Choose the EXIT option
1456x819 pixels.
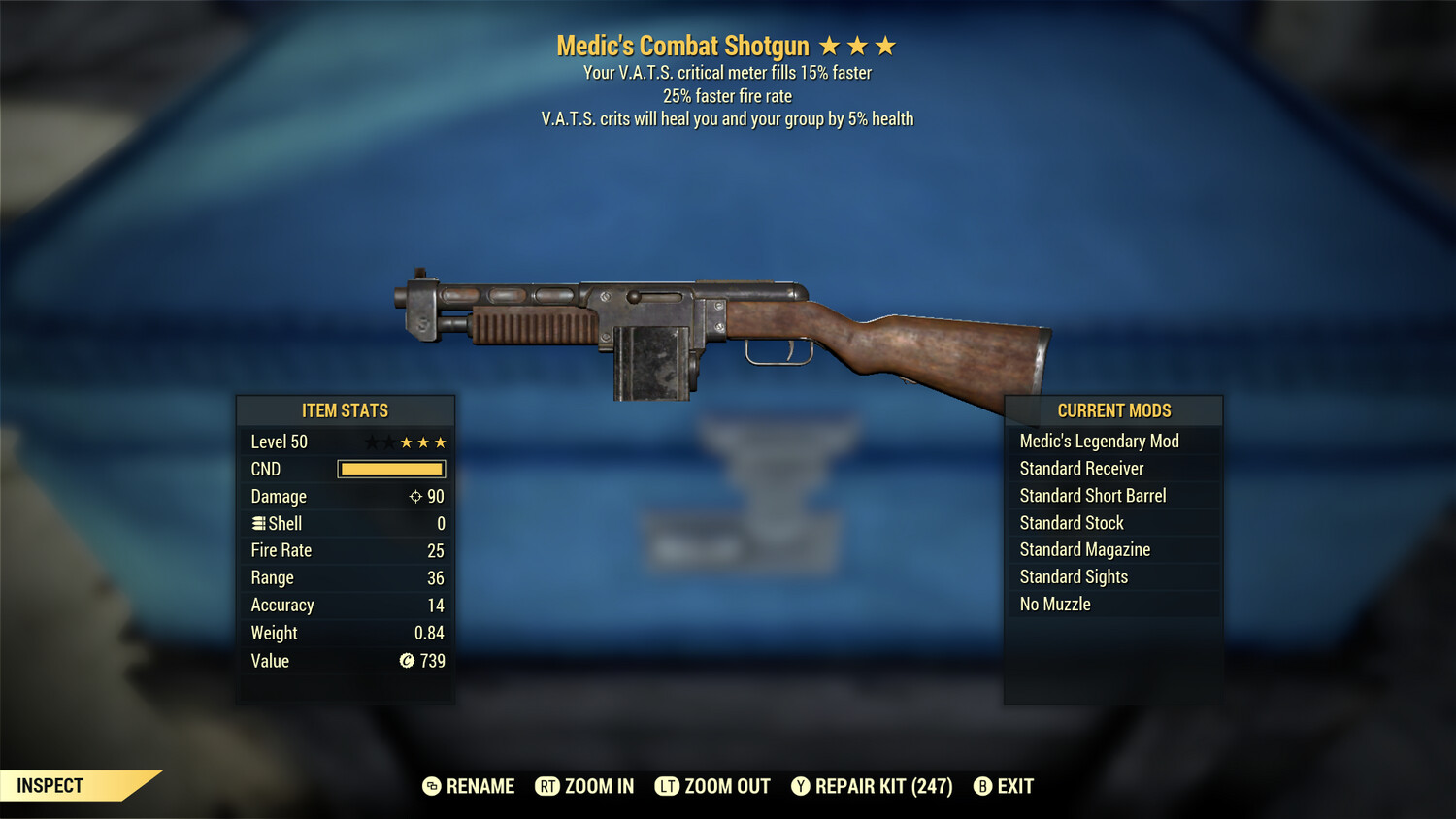(1013, 786)
